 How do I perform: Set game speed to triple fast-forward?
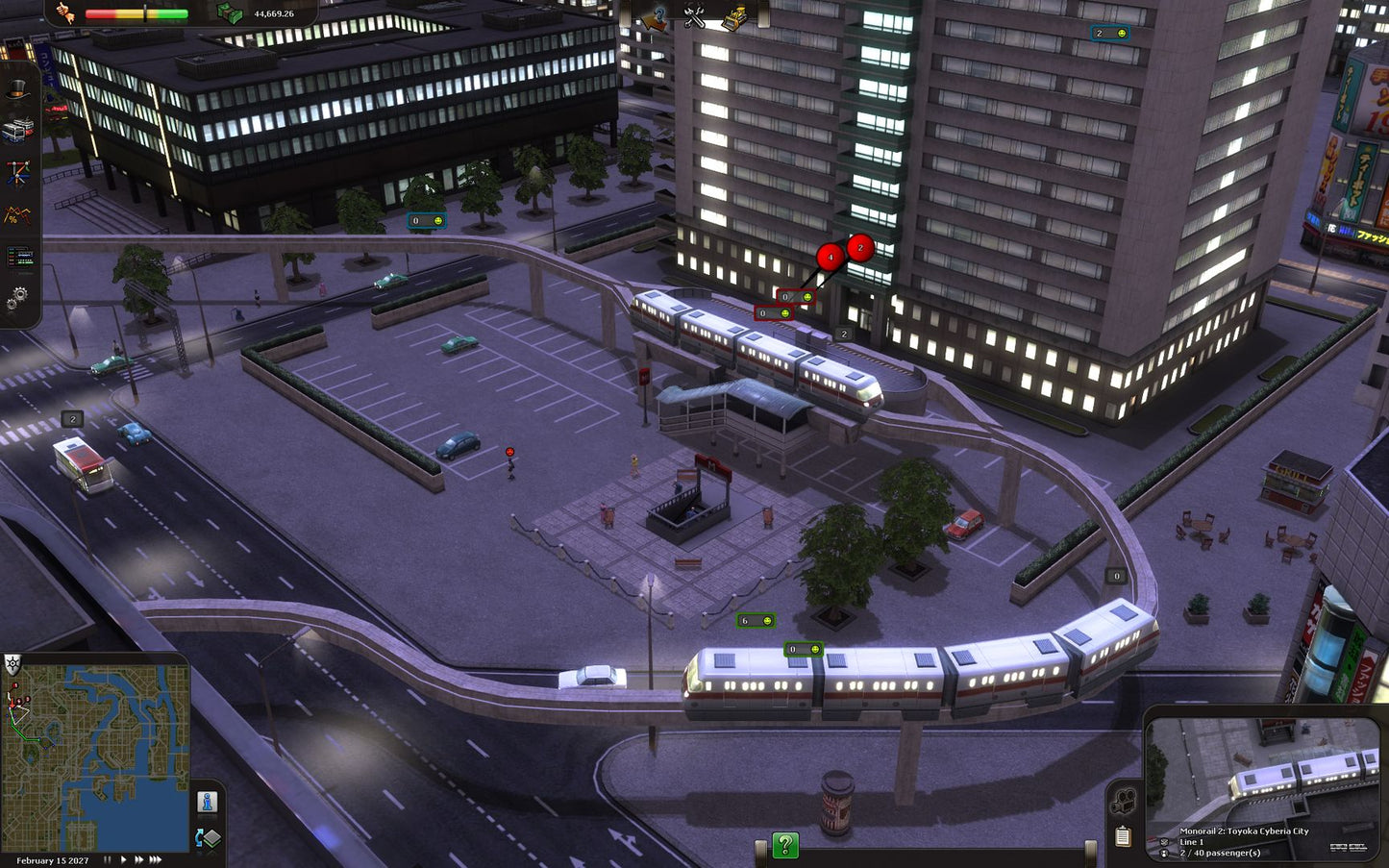(x=155, y=860)
